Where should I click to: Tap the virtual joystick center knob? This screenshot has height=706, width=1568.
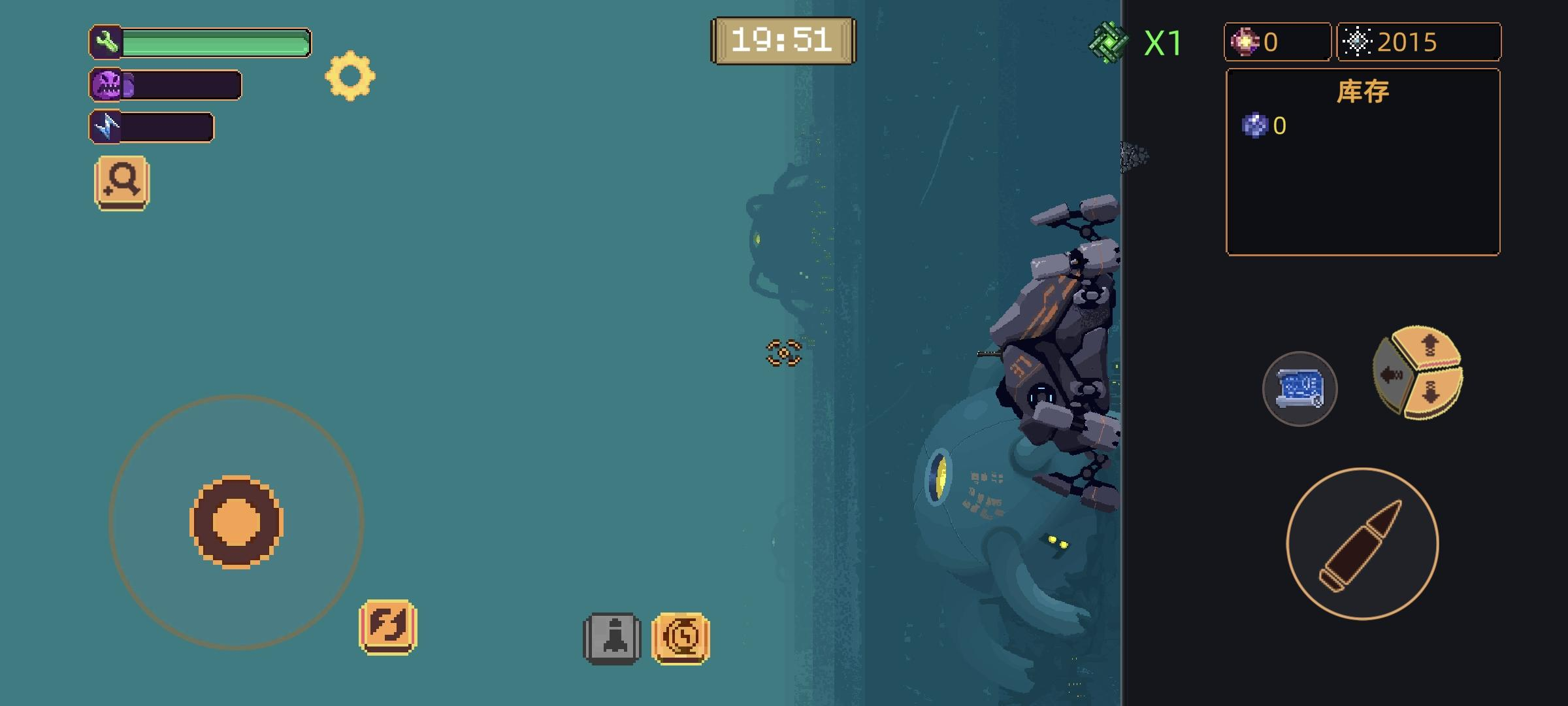[x=237, y=522]
